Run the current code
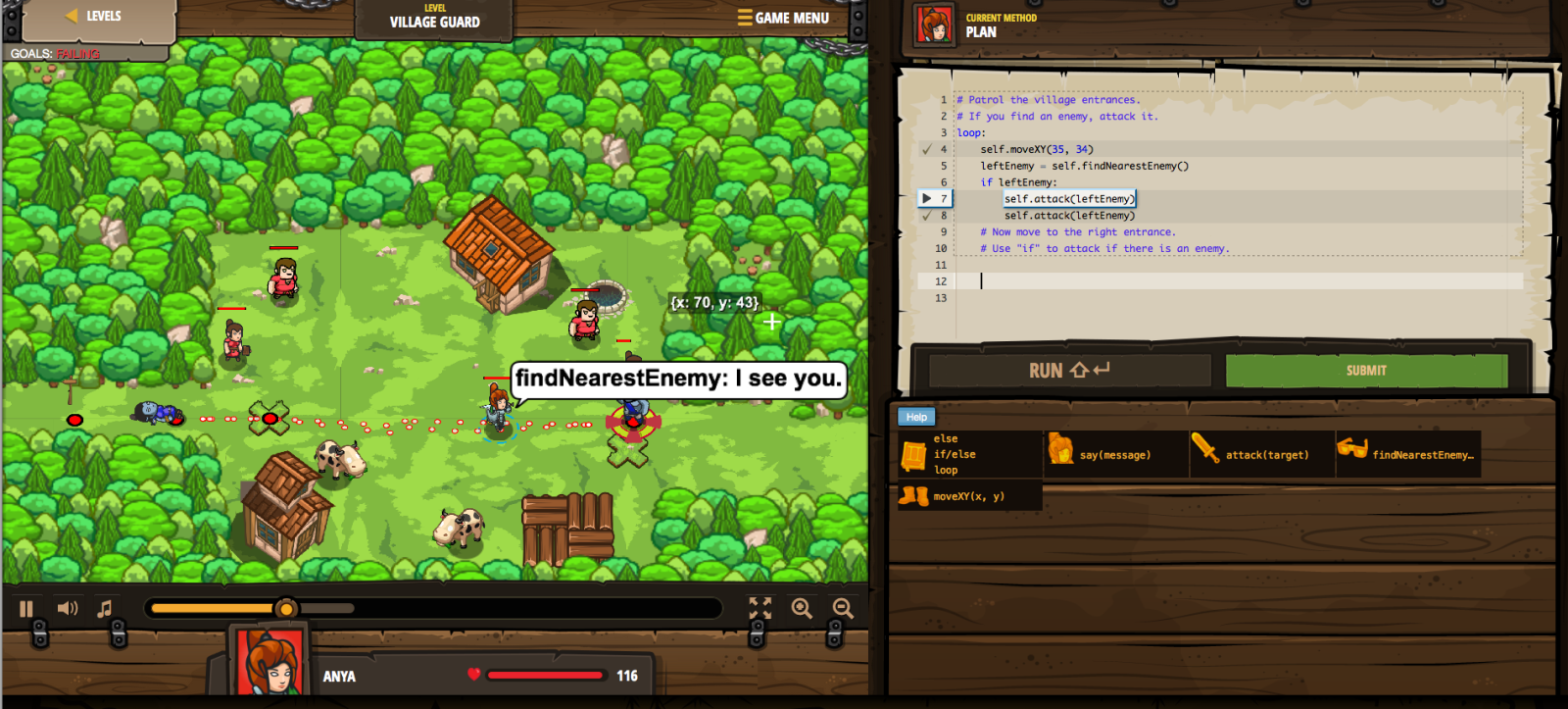The height and width of the screenshot is (709, 1568). 1066,371
